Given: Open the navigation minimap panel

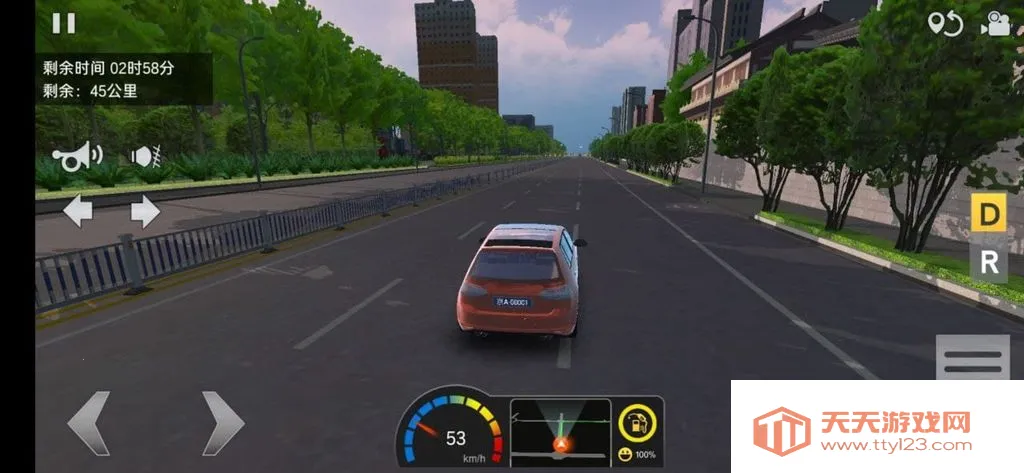Looking at the screenshot, I should click(560, 431).
